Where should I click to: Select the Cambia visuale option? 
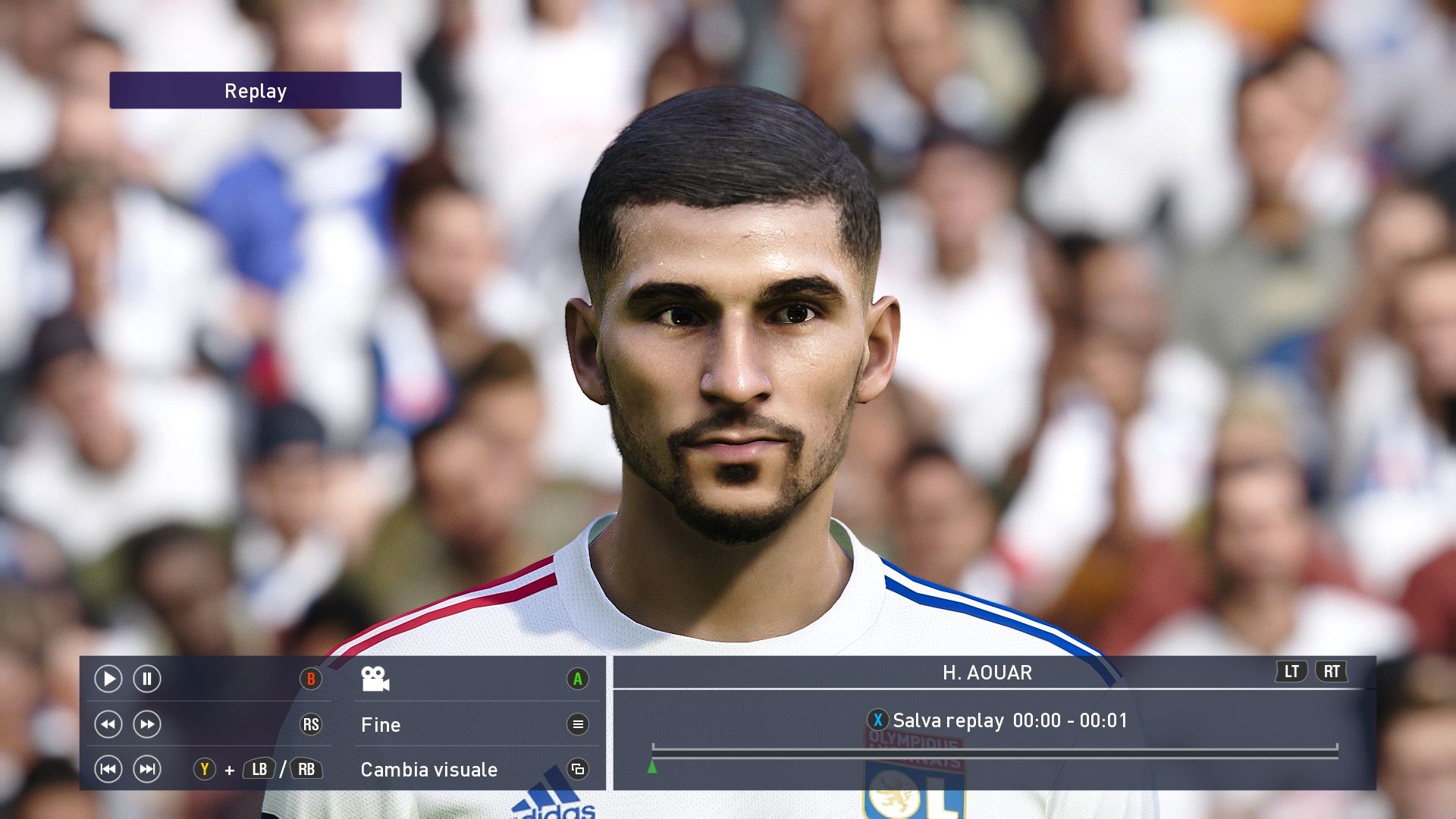pyautogui.click(x=429, y=770)
